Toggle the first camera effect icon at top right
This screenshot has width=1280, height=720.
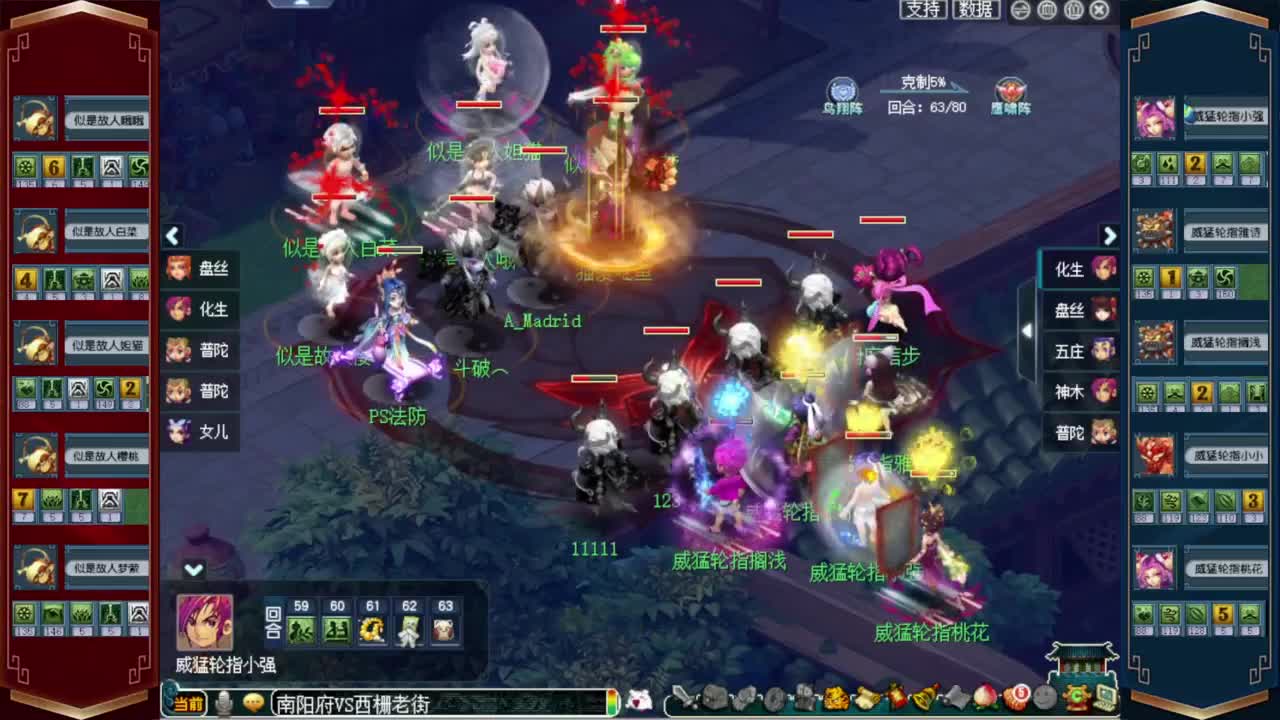pos(1048,9)
